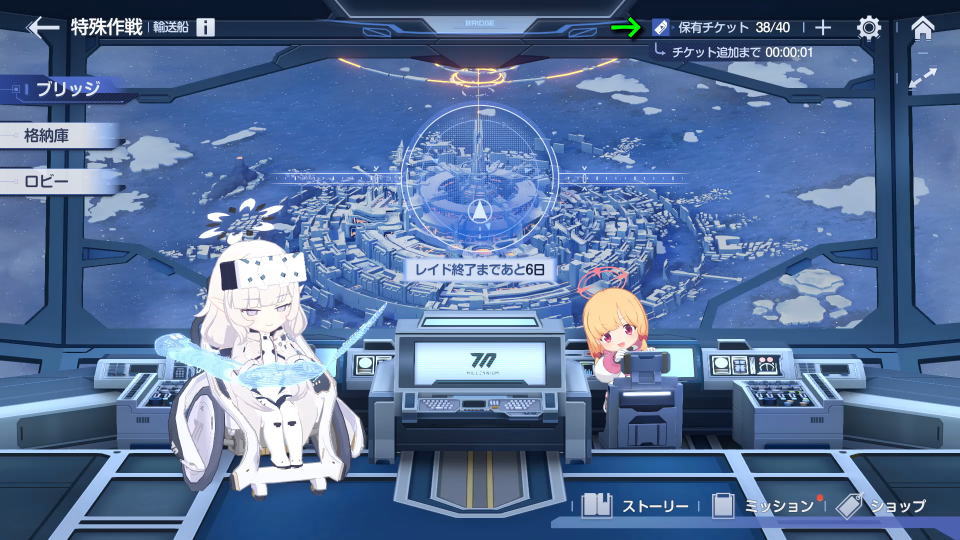960x540 pixels.
Task: Go back with the arrow button
Action: coord(42,27)
